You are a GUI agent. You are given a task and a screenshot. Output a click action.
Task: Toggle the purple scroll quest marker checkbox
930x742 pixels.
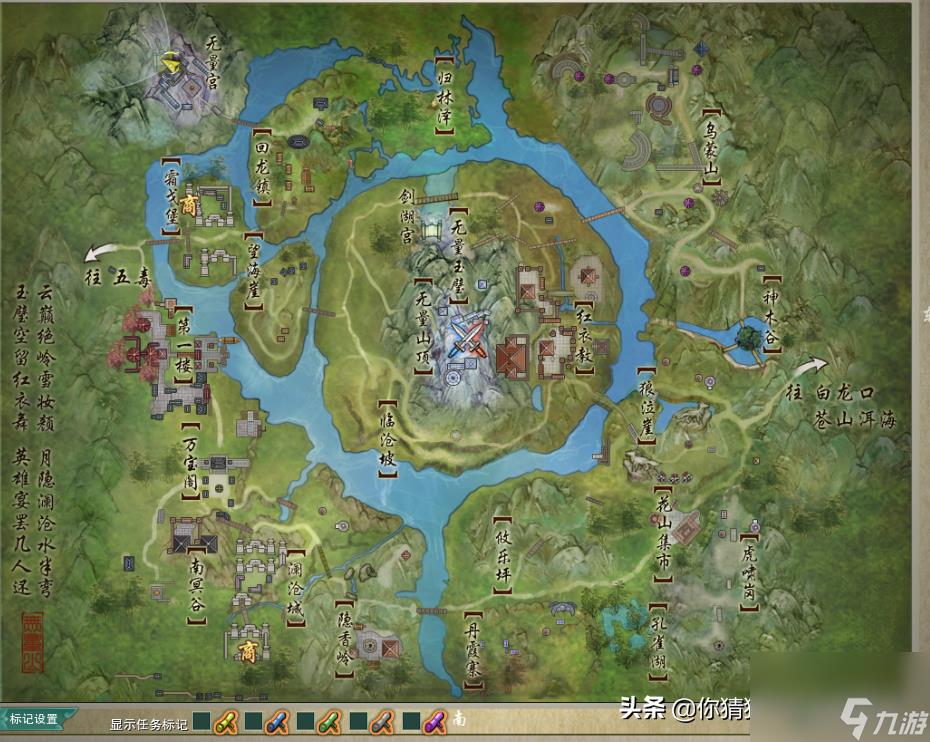[410, 720]
